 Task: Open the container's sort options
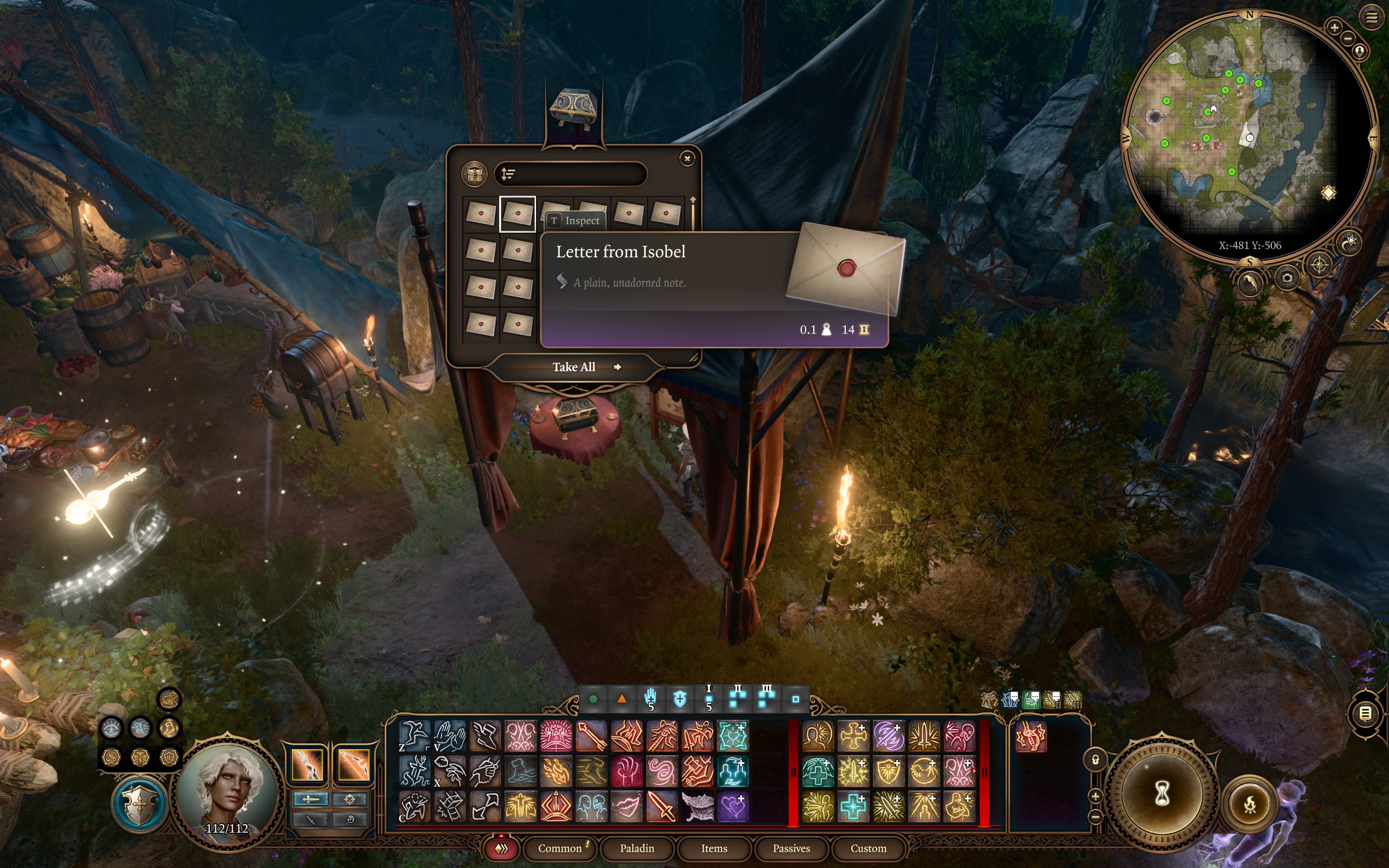[508, 174]
